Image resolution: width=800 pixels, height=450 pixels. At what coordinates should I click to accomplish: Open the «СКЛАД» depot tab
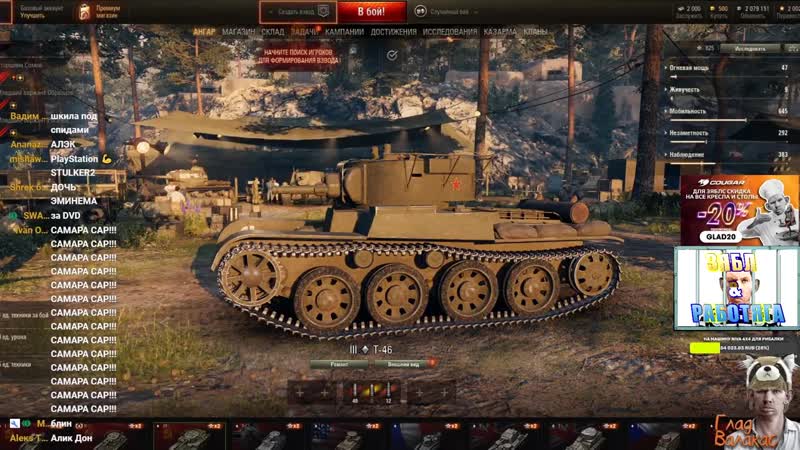pos(273,32)
